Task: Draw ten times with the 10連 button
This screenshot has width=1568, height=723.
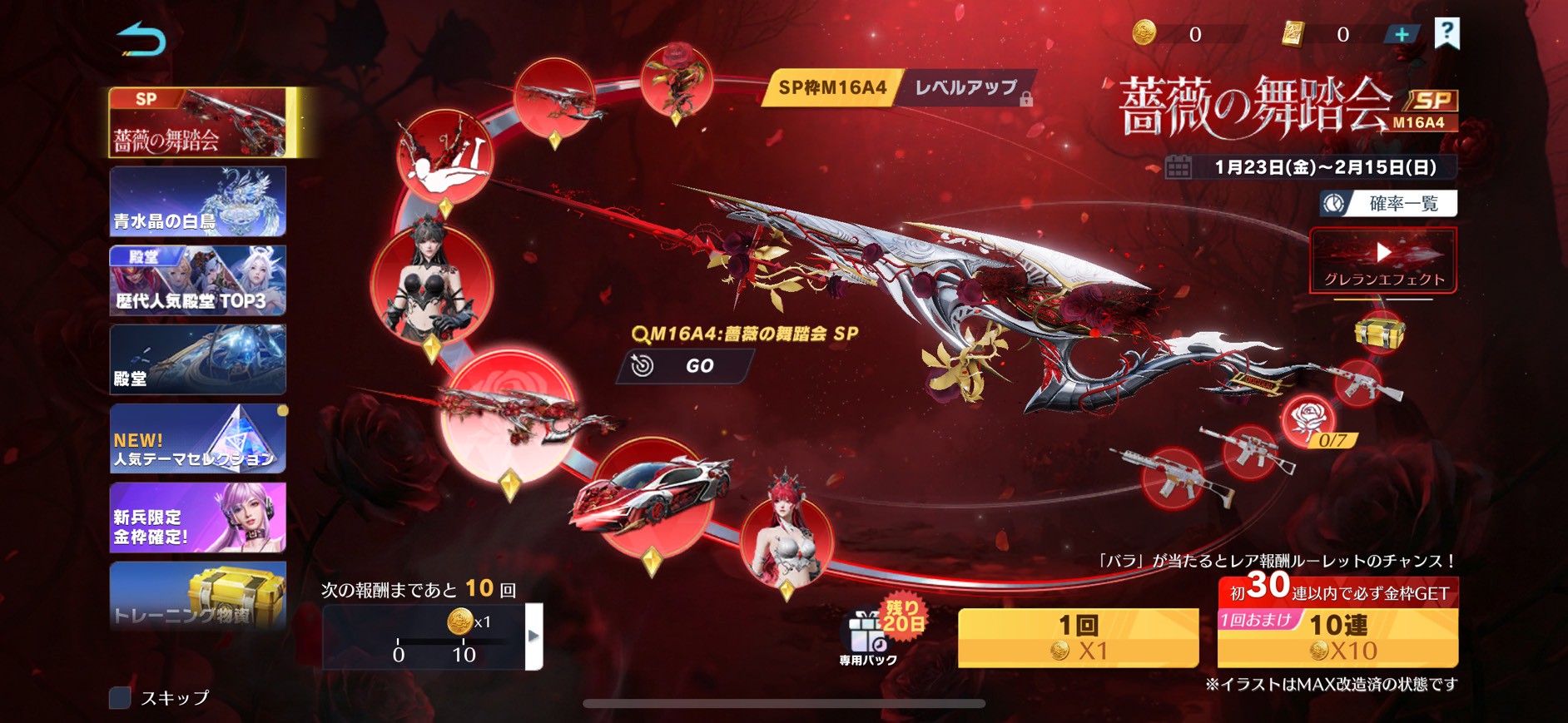Action: [x=1337, y=637]
